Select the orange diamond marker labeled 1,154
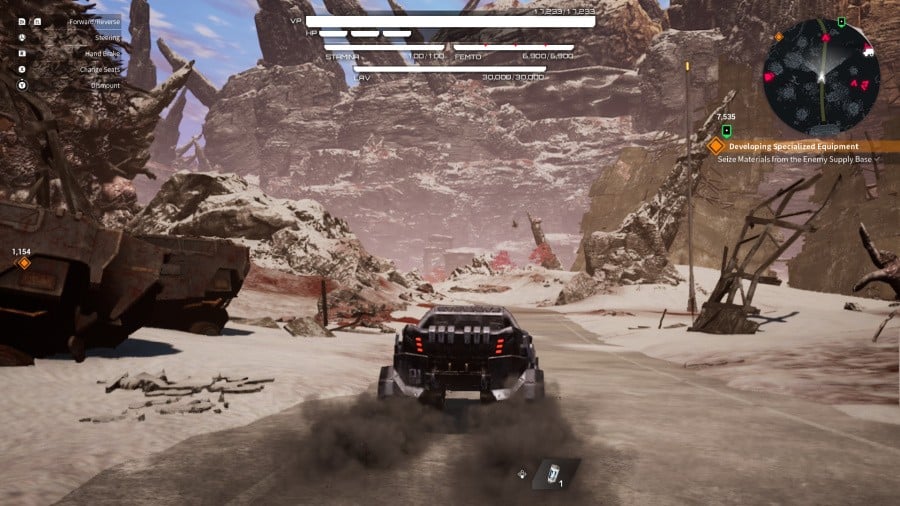Image resolution: width=900 pixels, height=506 pixels. [x=24, y=264]
